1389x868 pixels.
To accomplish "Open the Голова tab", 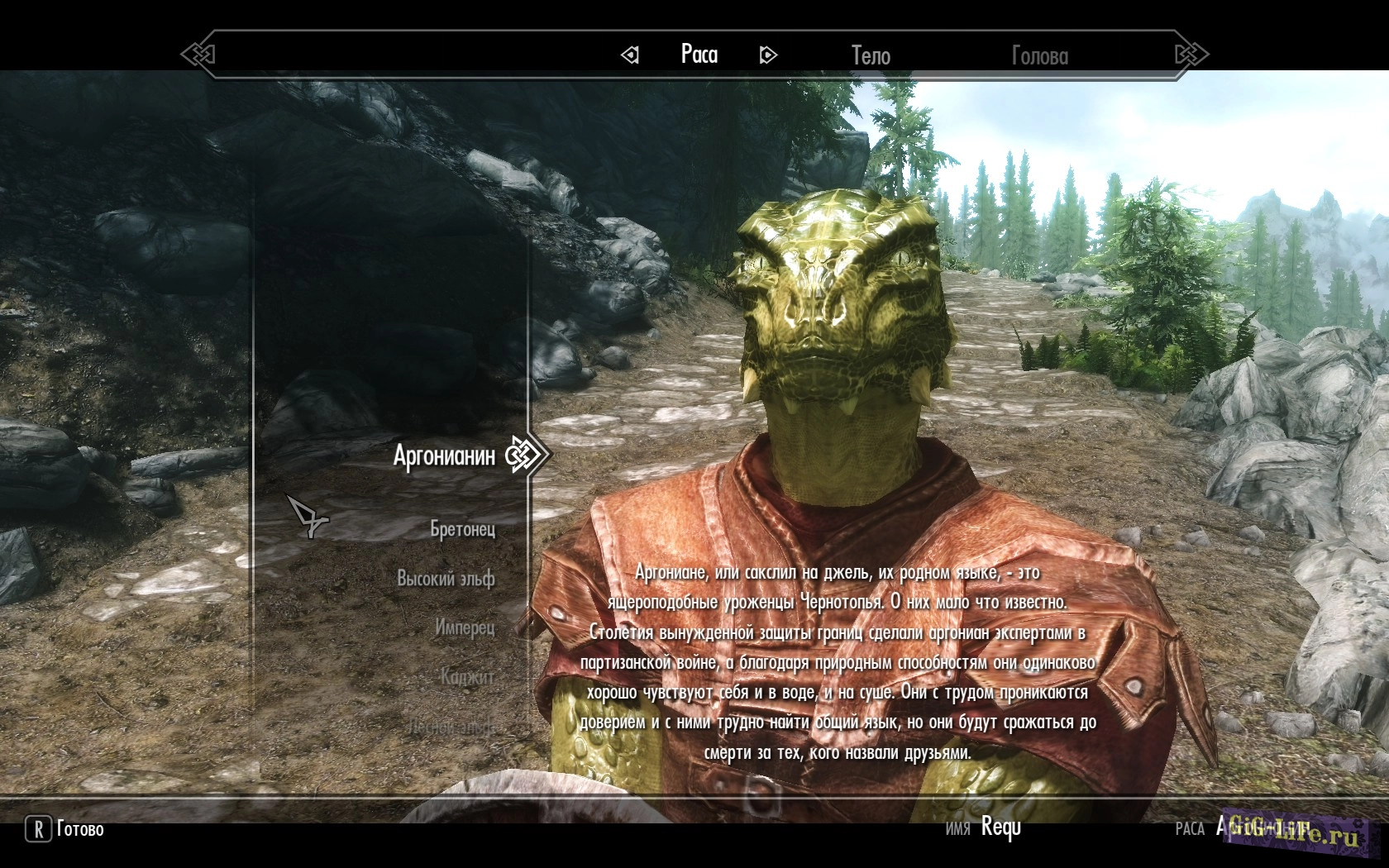I will [x=1039, y=55].
